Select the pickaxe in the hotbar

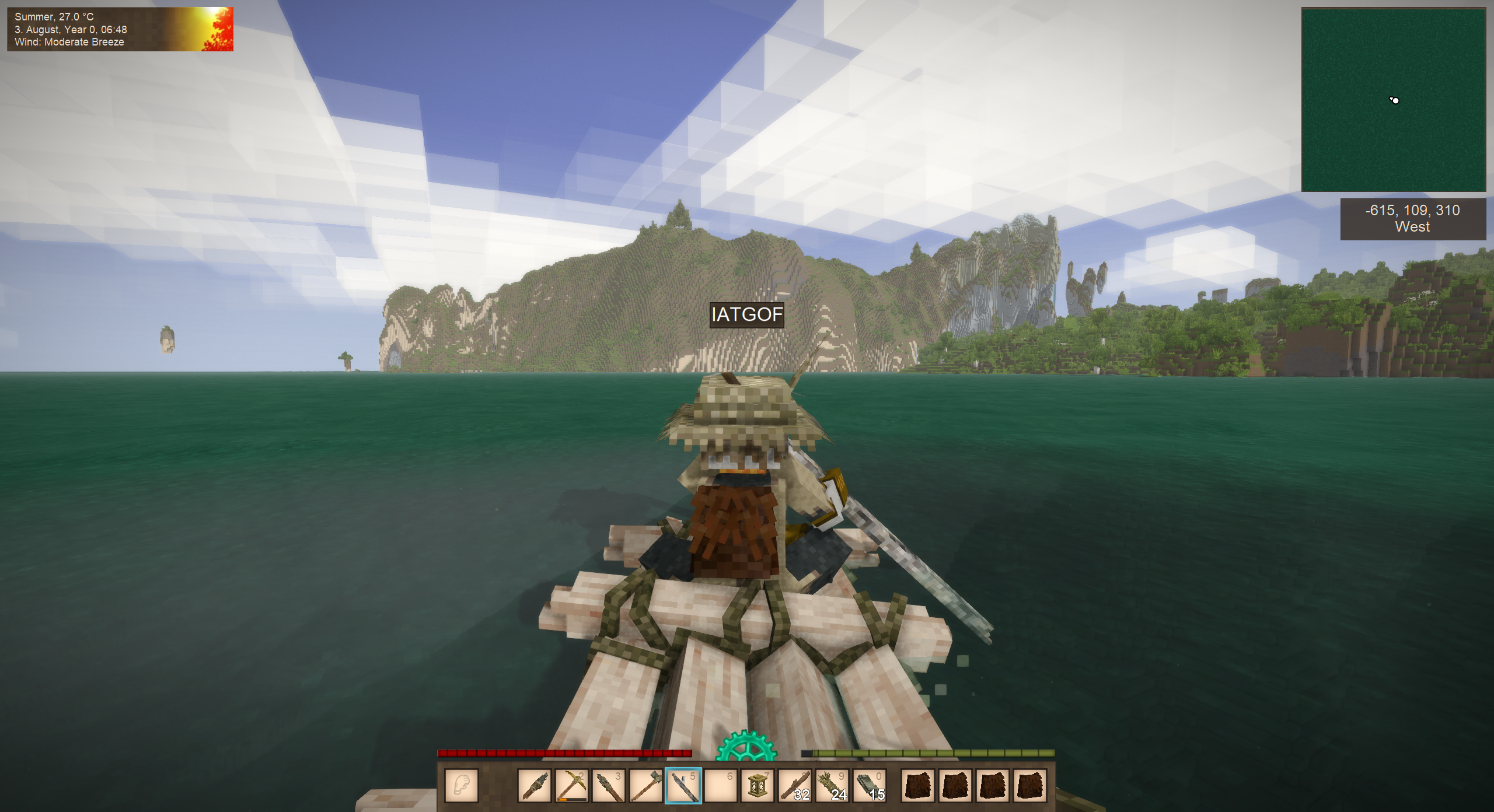[571, 786]
